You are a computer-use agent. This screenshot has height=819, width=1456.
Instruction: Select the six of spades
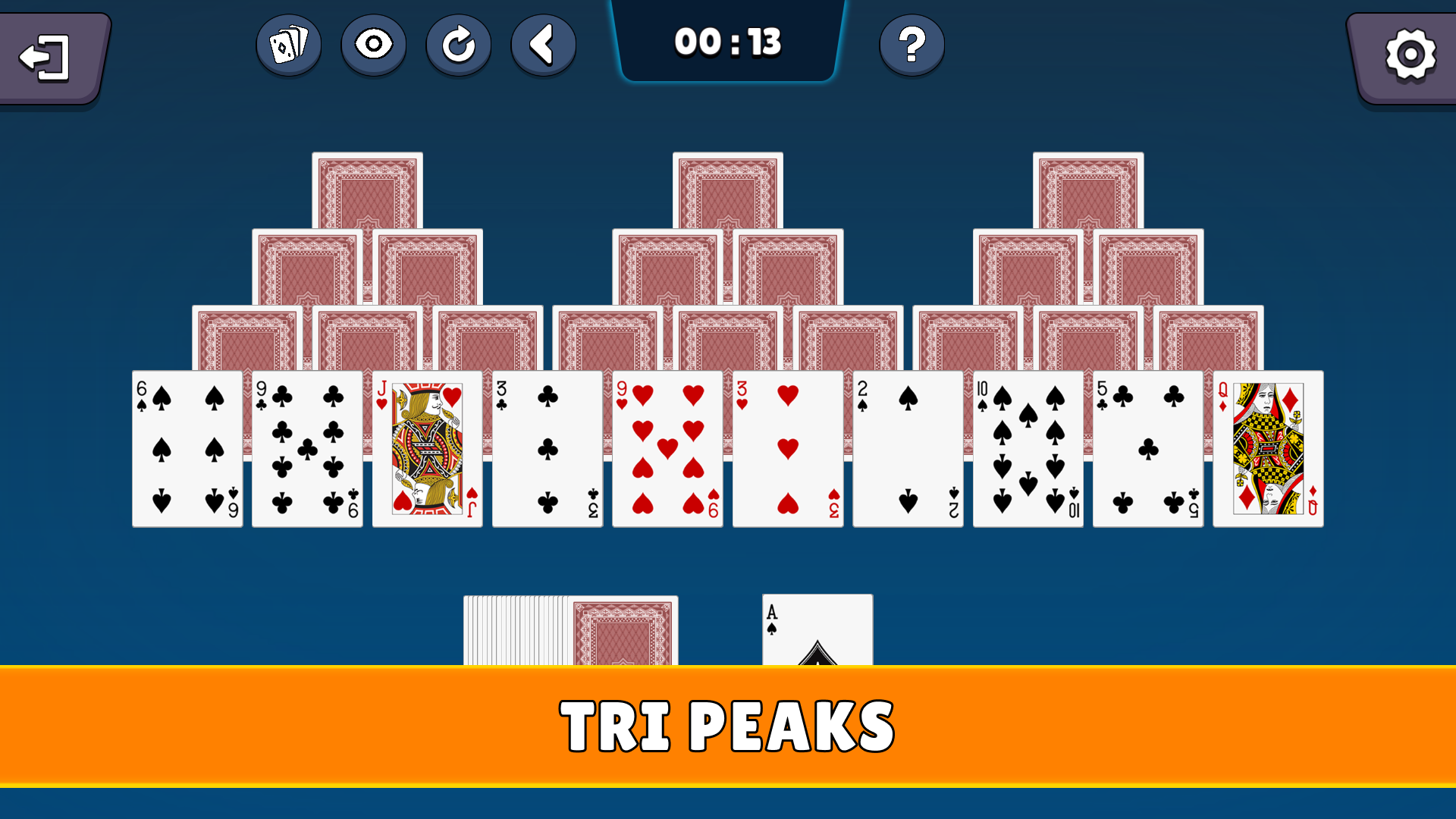[x=187, y=449]
